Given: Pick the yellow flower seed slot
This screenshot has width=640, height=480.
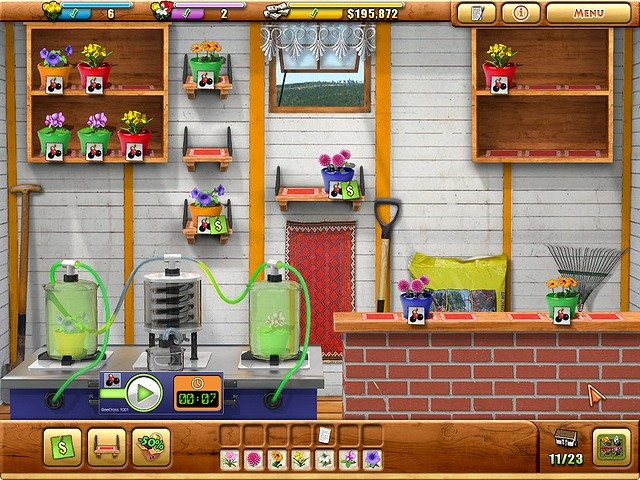Looking at the screenshot, I should coord(300,459).
